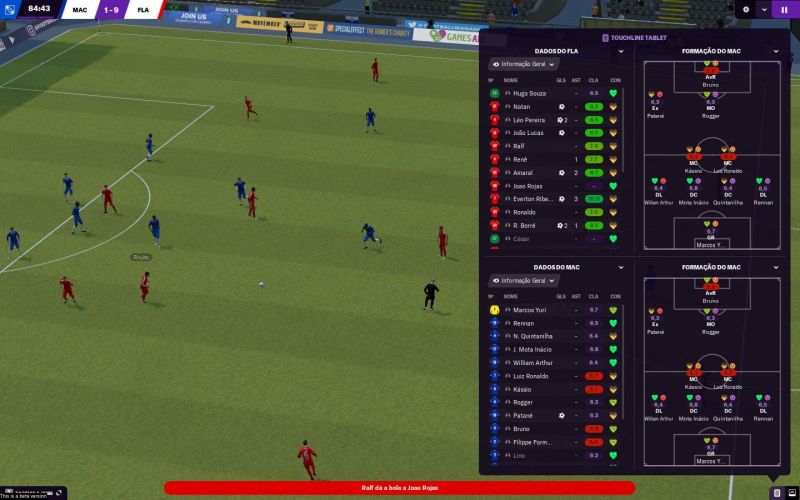
Task: Select Hugo Souza in the FLA list
Action: (x=531, y=93)
